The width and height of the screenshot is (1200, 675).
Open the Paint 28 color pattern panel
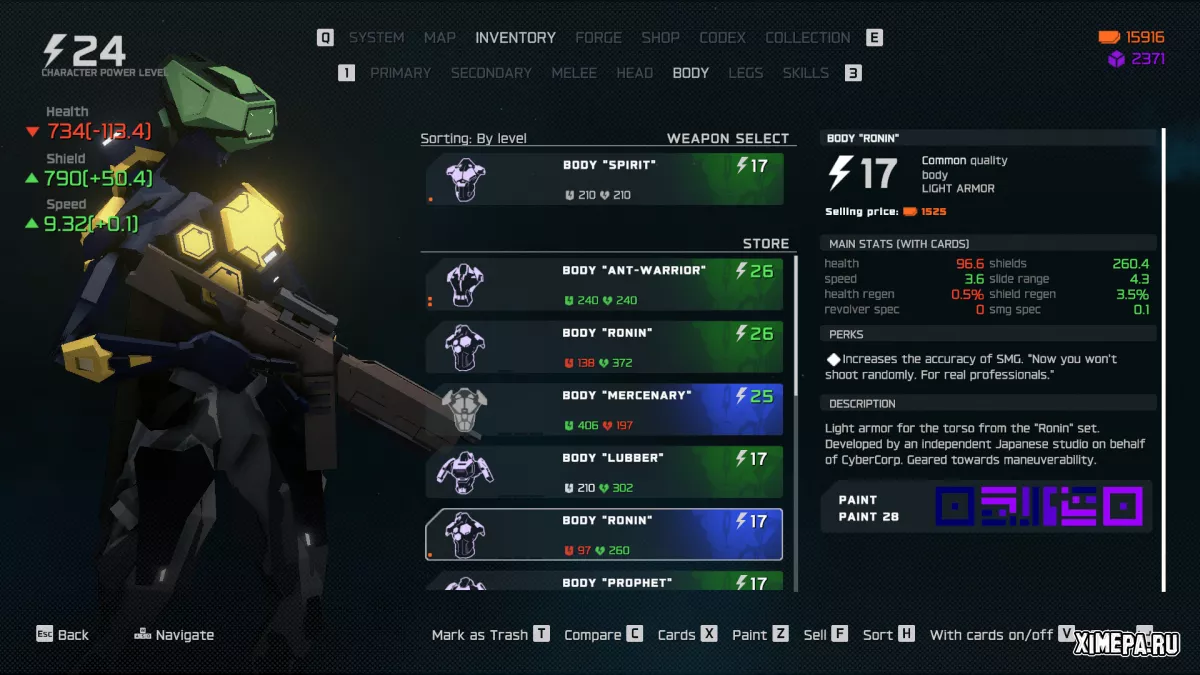[x=986, y=507]
